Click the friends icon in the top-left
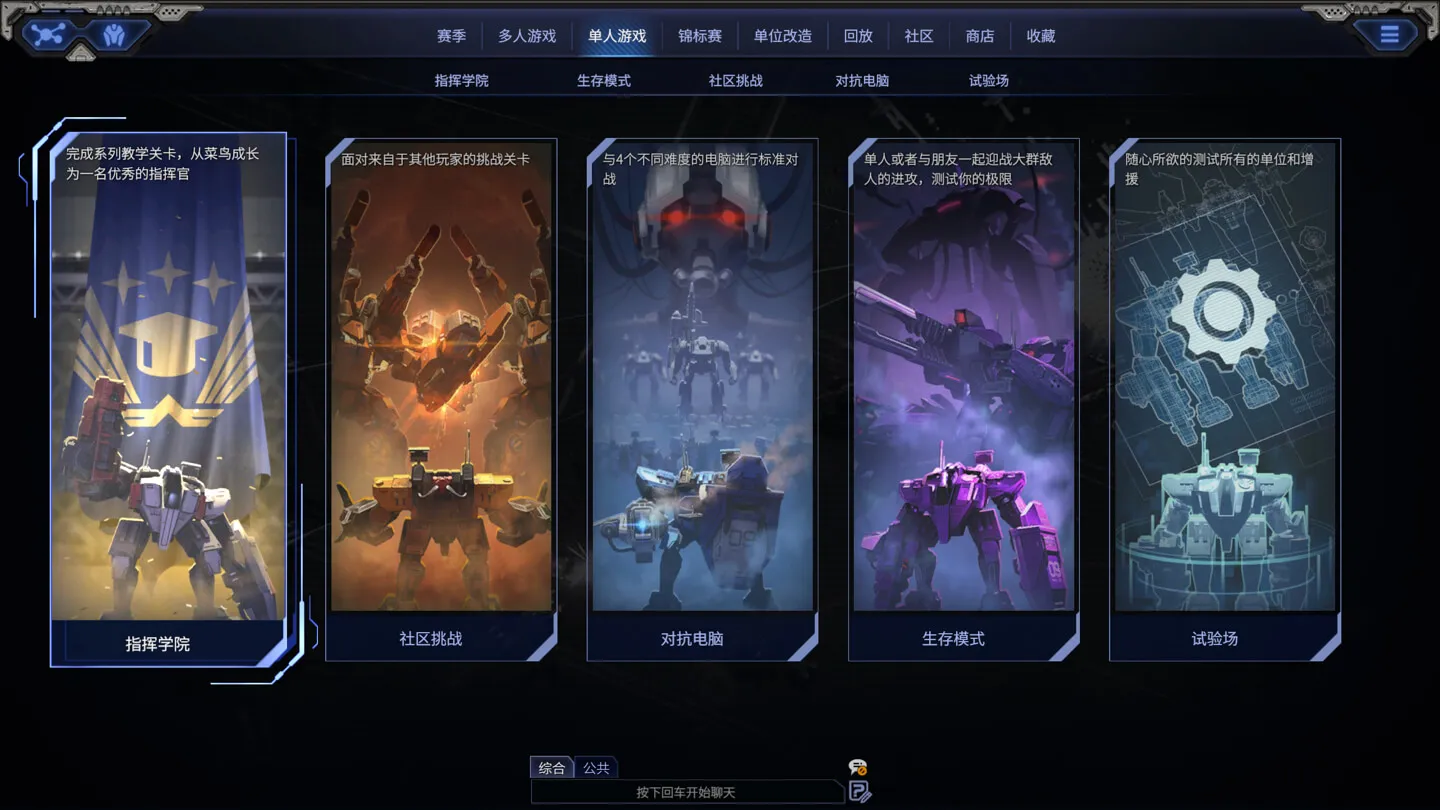The height and width of the screenshot is (810, 1440). click(114, 36)
